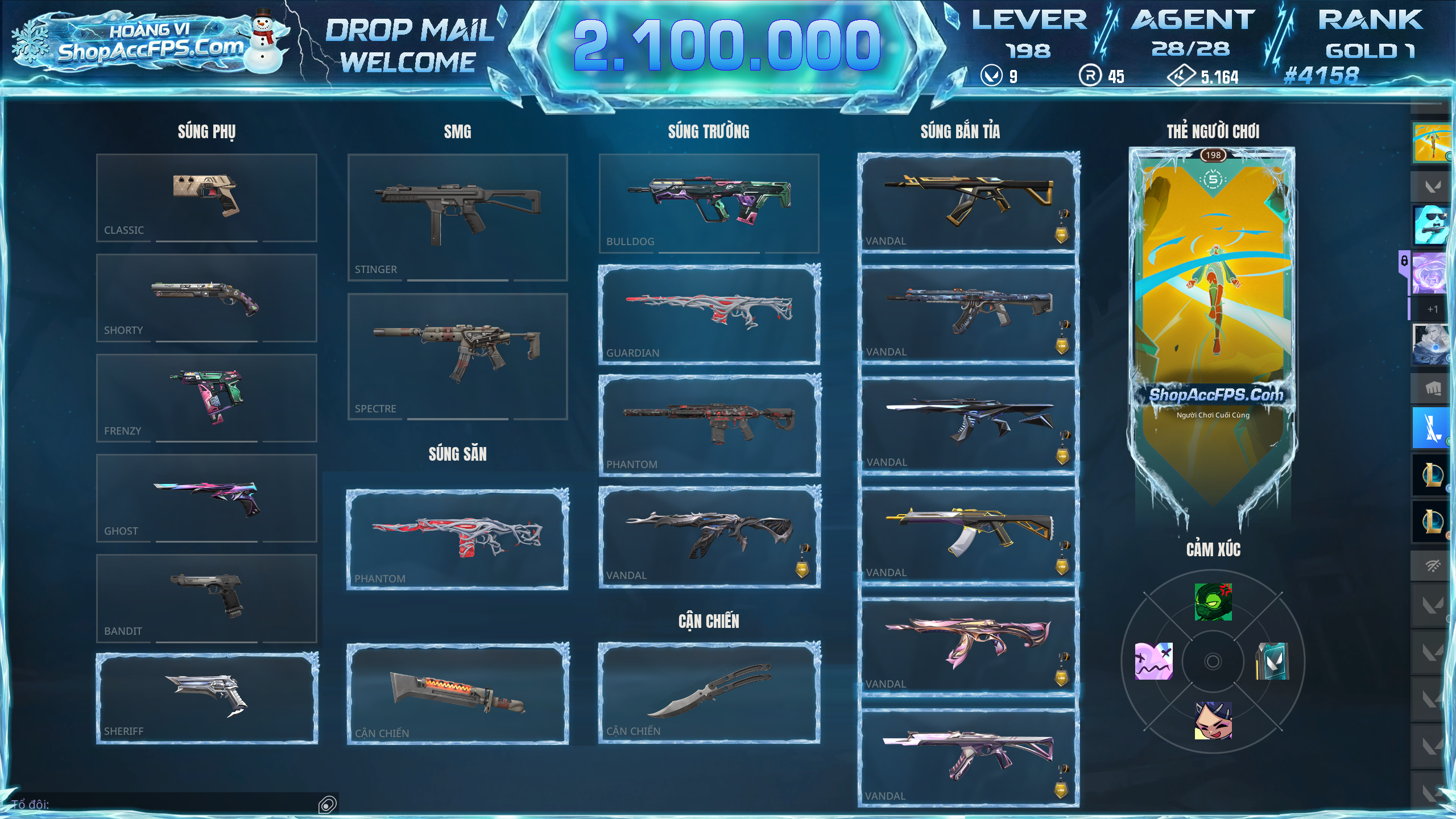Select the Stinger SMG slot
This screenshot has width=1456, height=819.
tap(457, 217)
